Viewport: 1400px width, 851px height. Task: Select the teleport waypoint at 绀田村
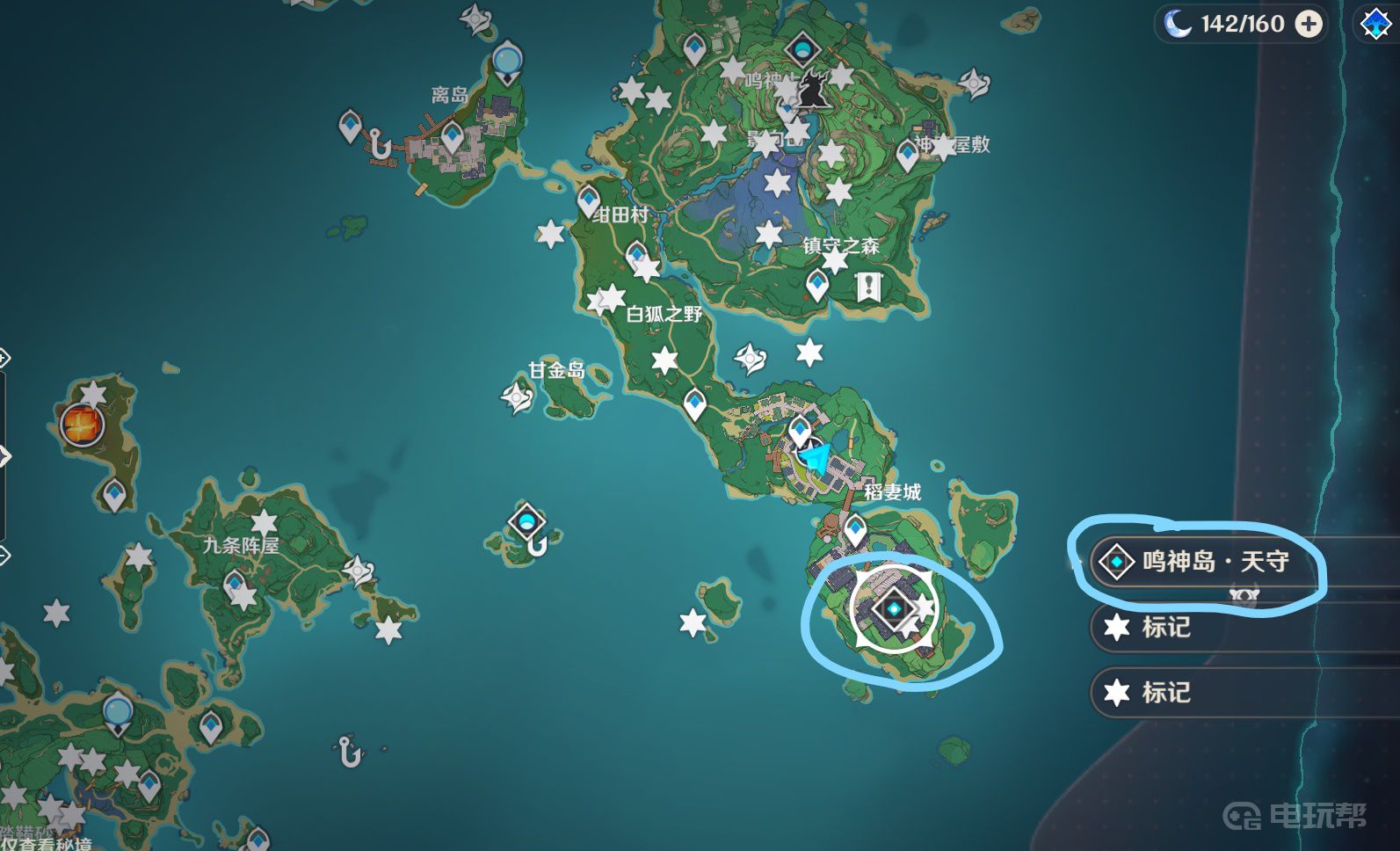(588, 201)
